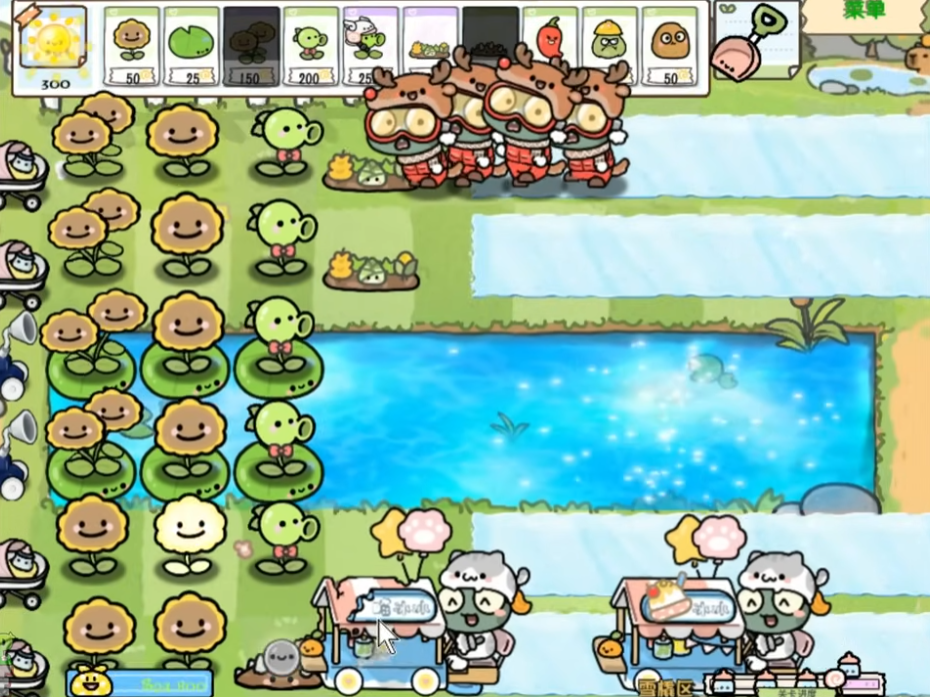Pick the red chili pepper card
Screen dimensions: 930x697
(550, 45)
